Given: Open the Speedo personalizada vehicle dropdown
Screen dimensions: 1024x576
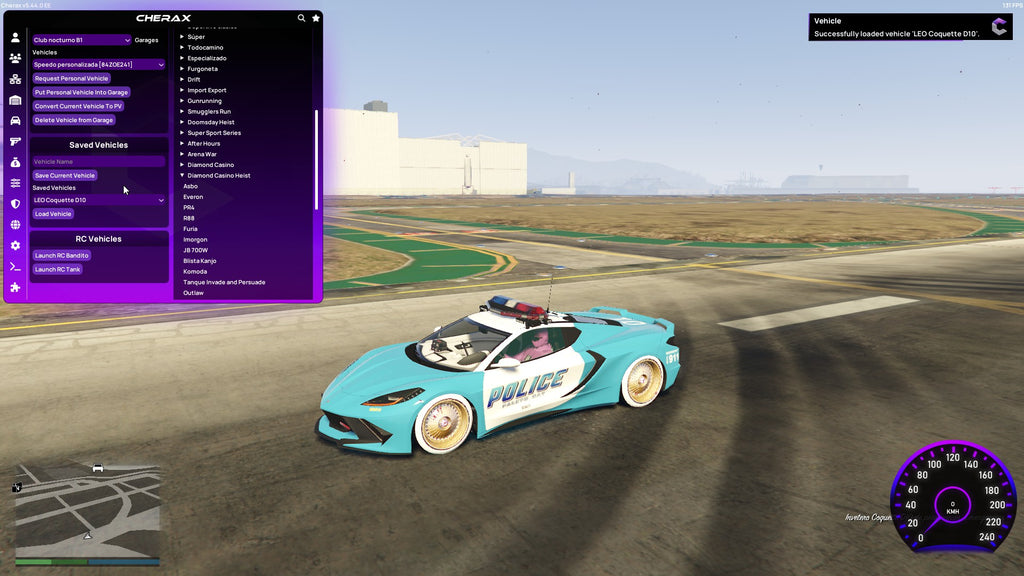Looking at the screenshot, I should (x=98, y=65).
